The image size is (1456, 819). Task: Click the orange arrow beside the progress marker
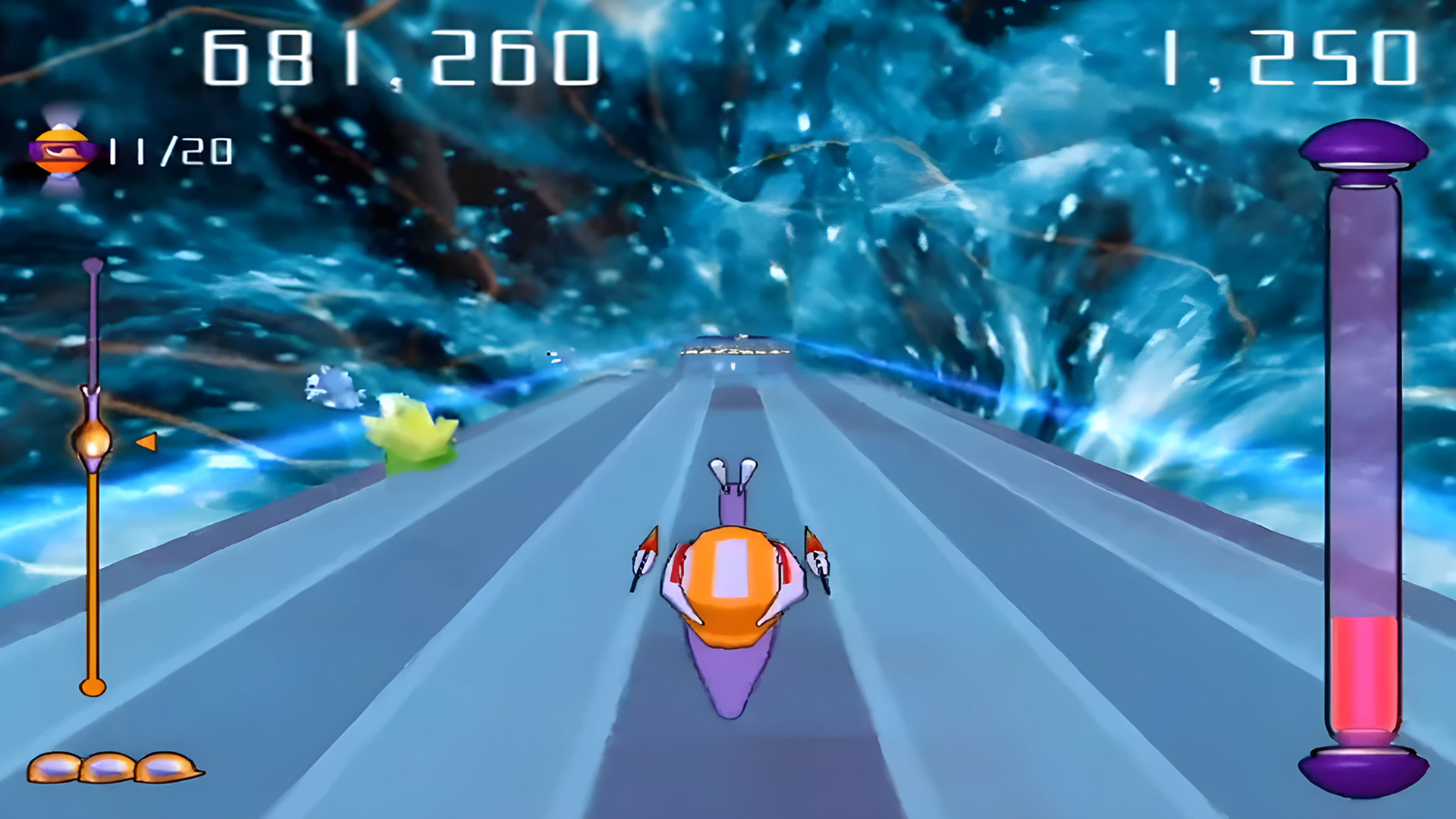pyautogui.click(x=146, y=441)
